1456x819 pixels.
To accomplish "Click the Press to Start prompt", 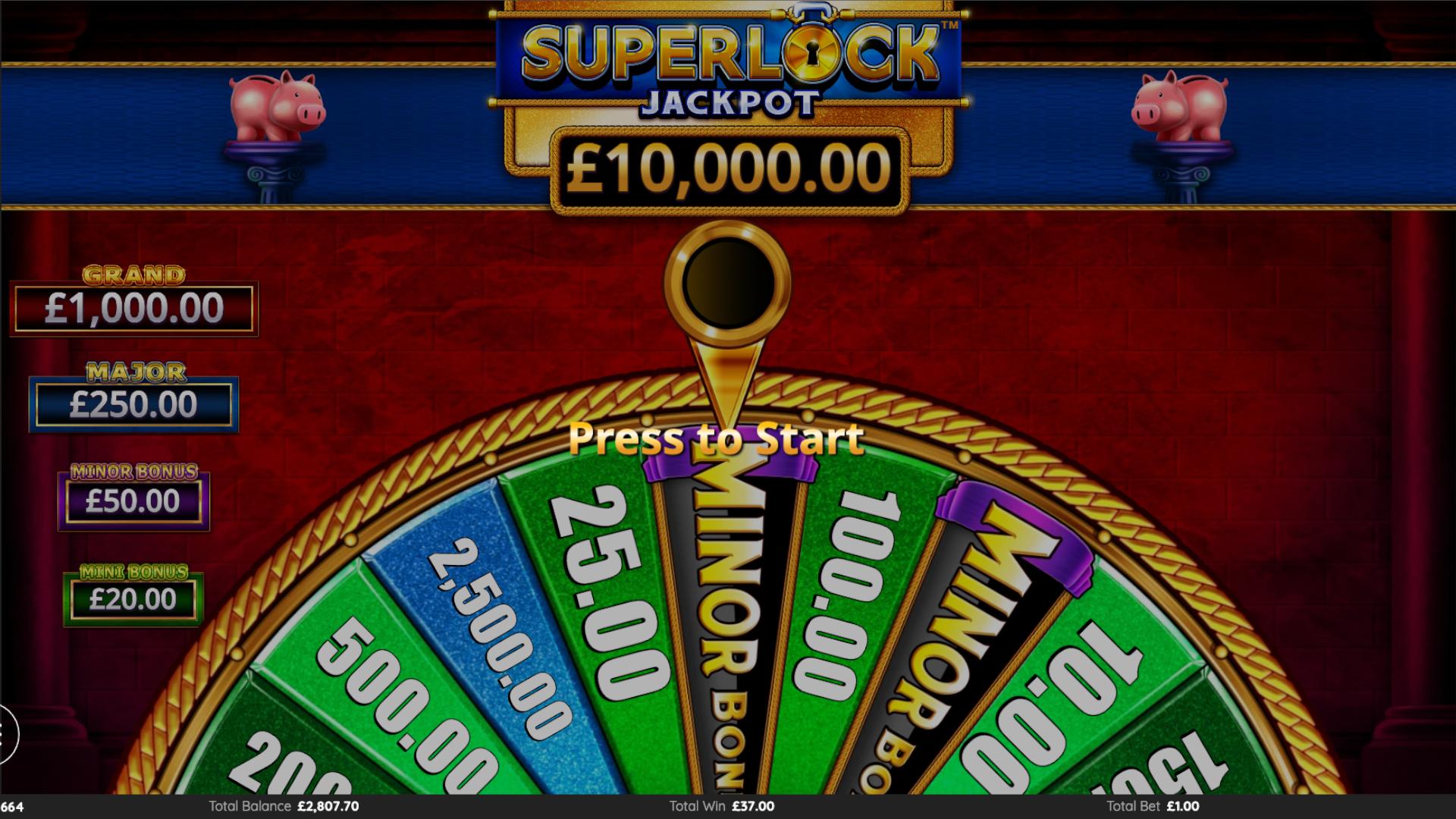I will (x=716, y=439).
